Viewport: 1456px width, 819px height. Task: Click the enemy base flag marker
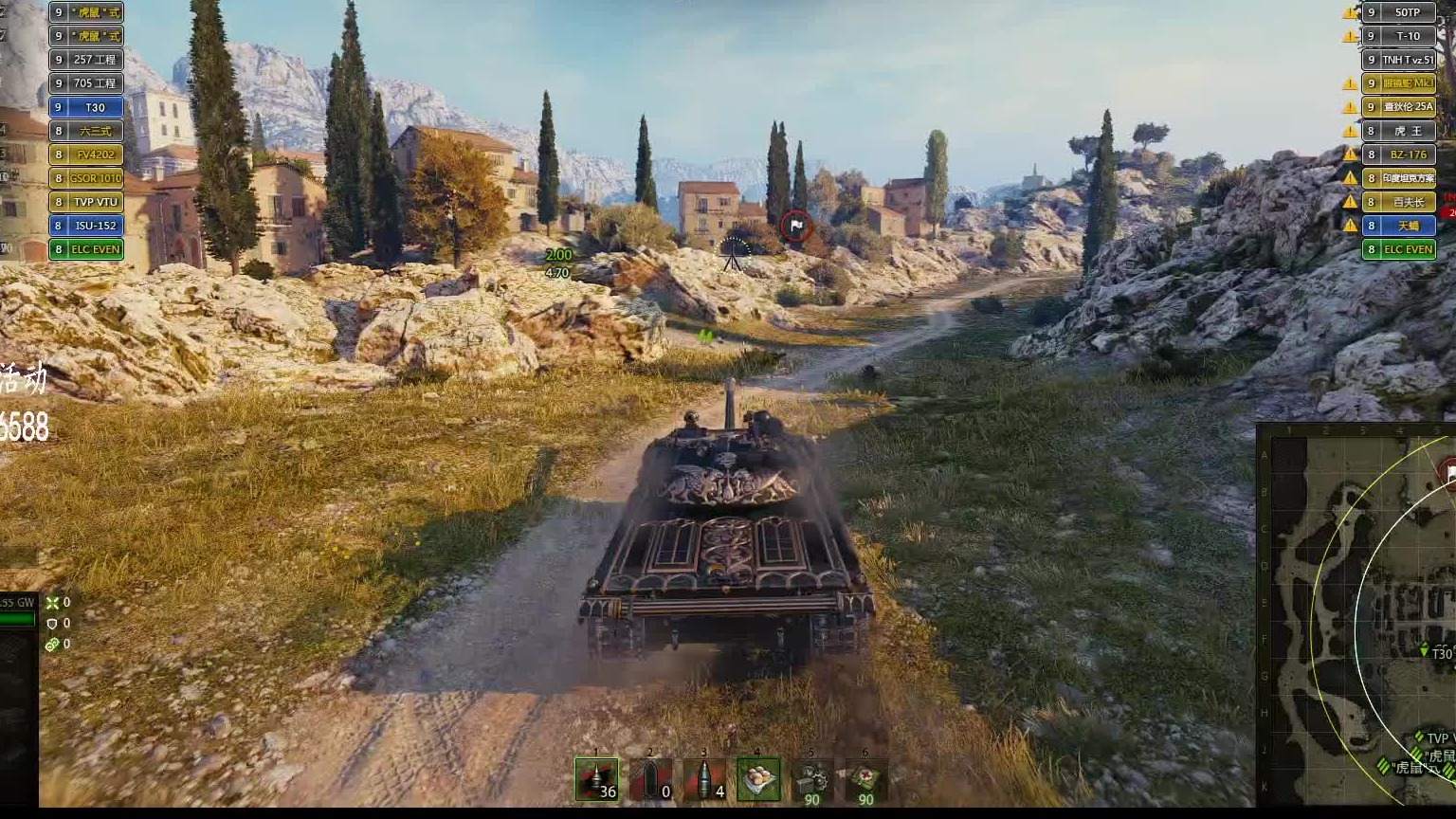tap(796, 227)
